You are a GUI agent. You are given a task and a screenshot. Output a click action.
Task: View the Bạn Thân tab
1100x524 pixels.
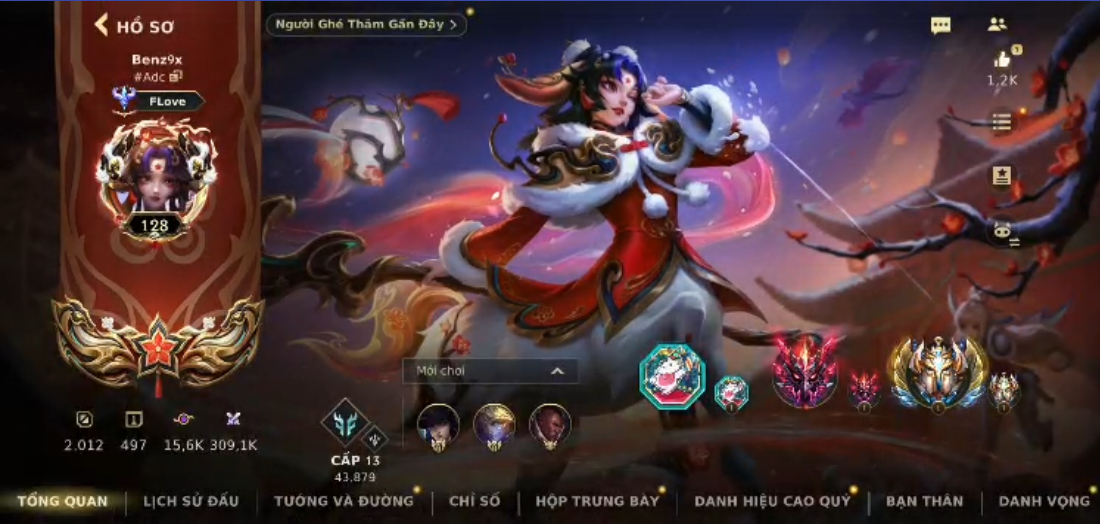[924, 501]
